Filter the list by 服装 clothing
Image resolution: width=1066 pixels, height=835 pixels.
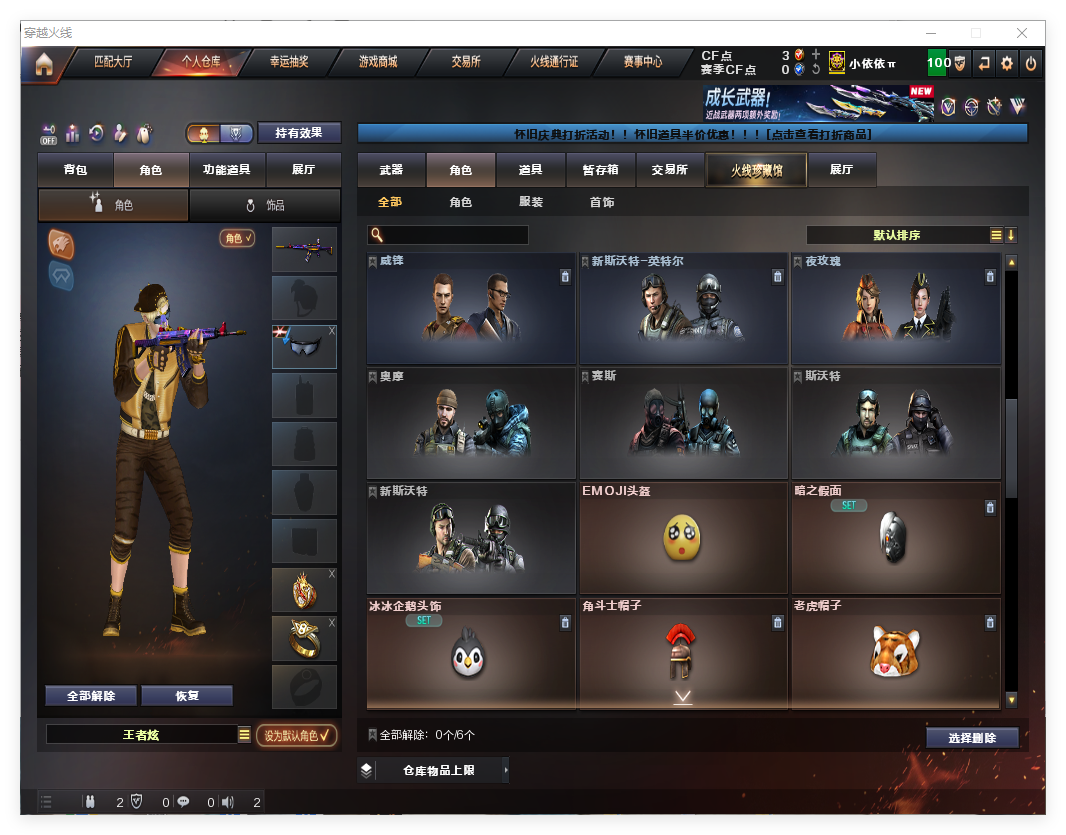click(x=531, y=202)
